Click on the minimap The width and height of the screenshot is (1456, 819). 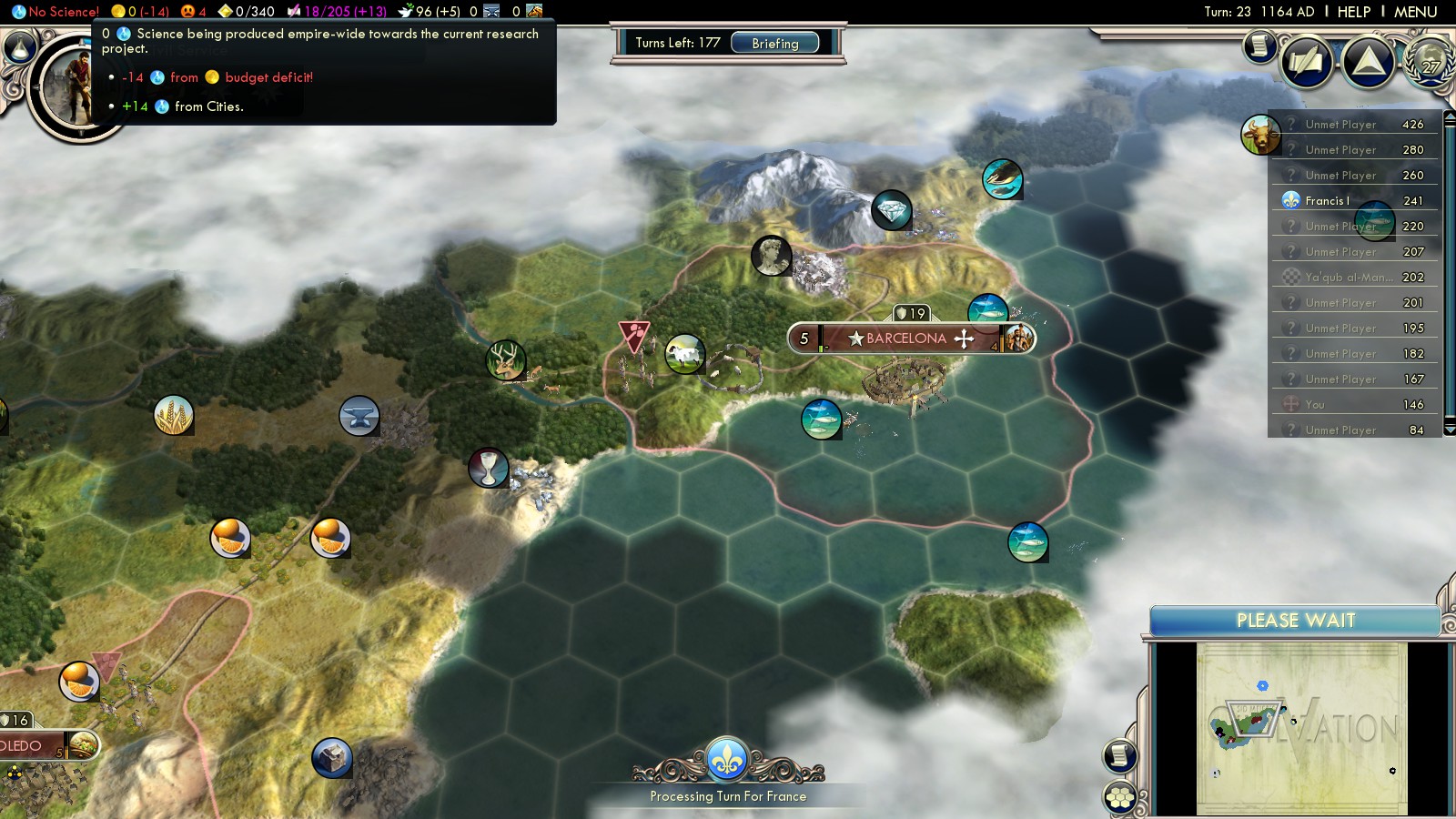coord(1301,728)
